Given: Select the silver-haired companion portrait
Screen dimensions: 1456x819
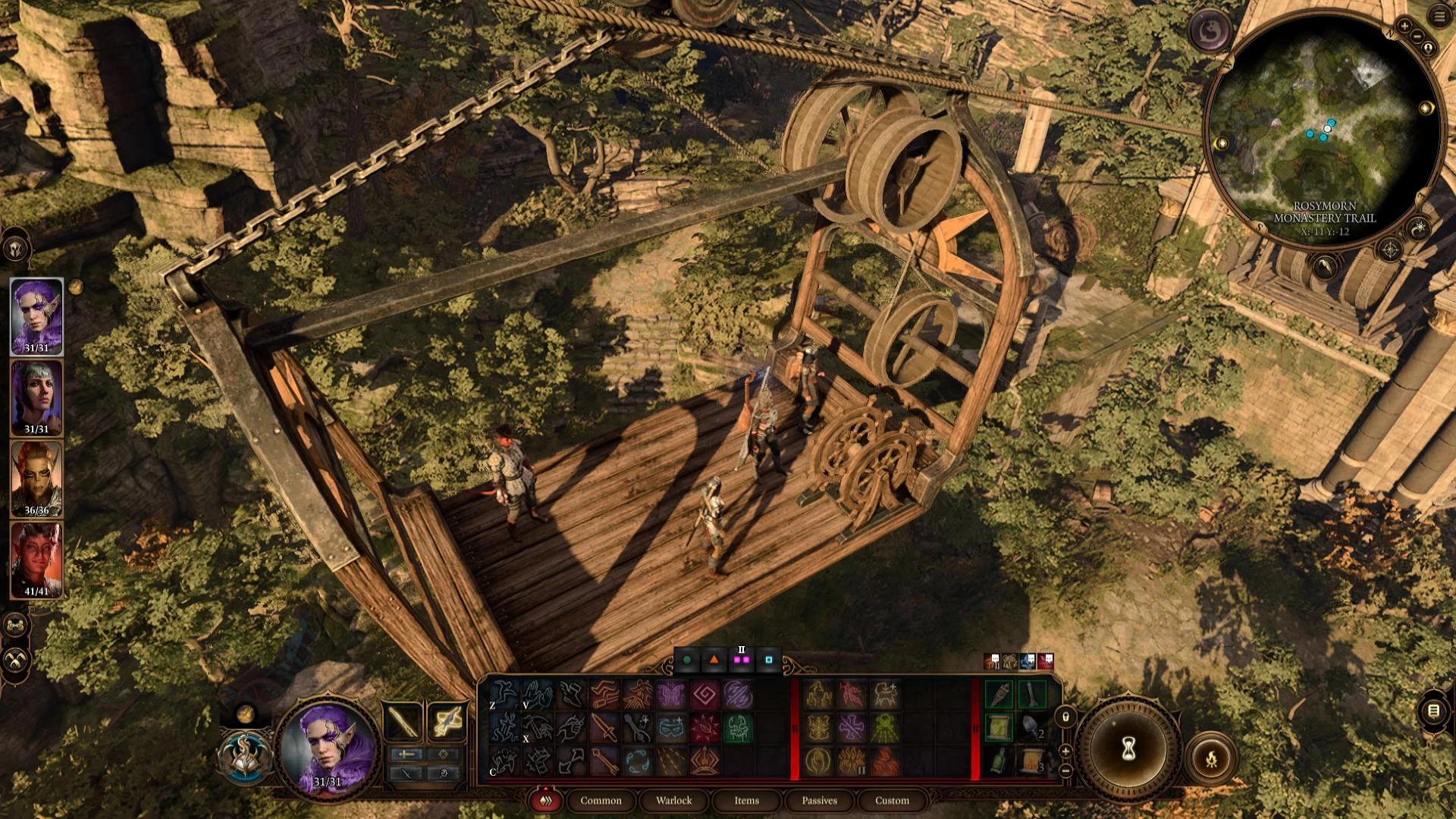Looking at the screenshot, I should click(36, 397).
